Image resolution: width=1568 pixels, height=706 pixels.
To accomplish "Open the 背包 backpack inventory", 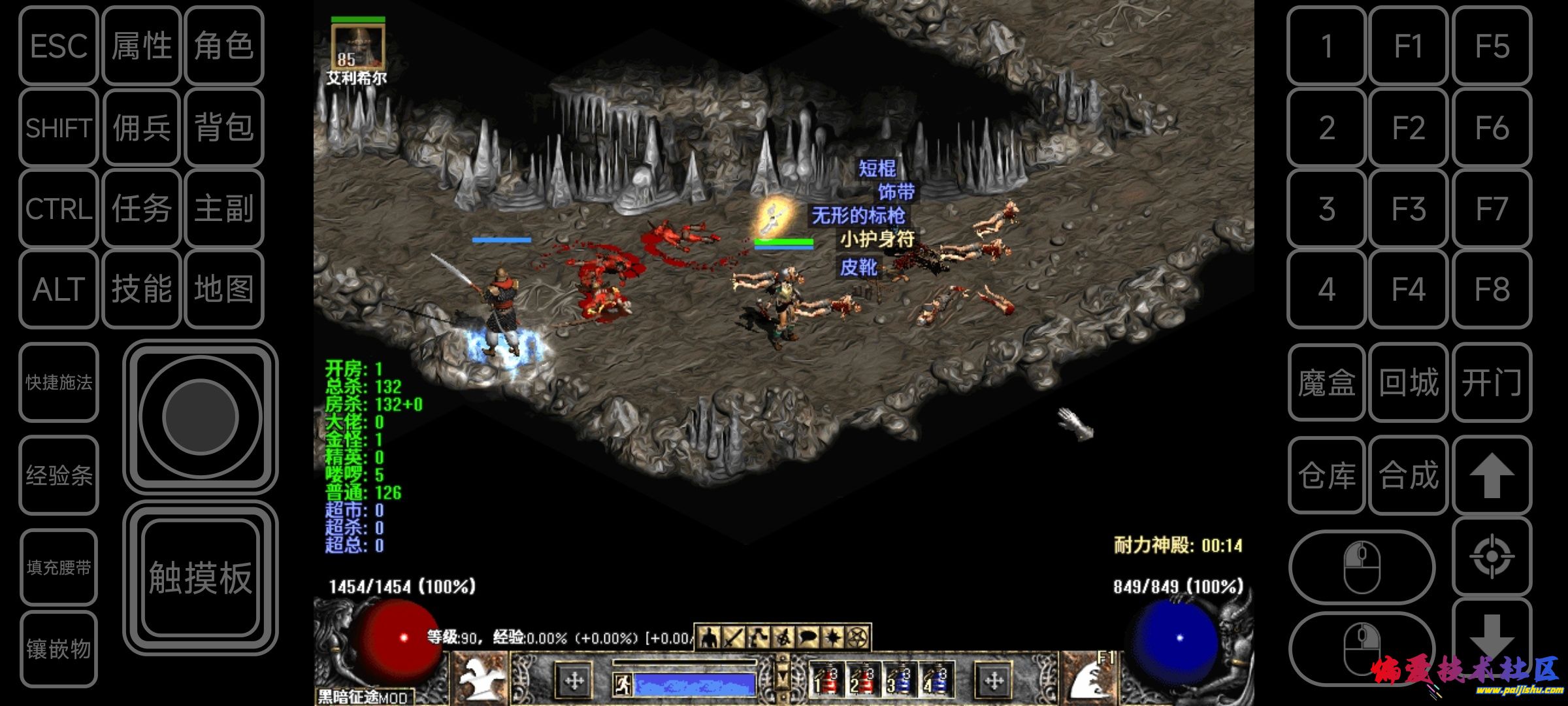I will (x=223, y=127).
